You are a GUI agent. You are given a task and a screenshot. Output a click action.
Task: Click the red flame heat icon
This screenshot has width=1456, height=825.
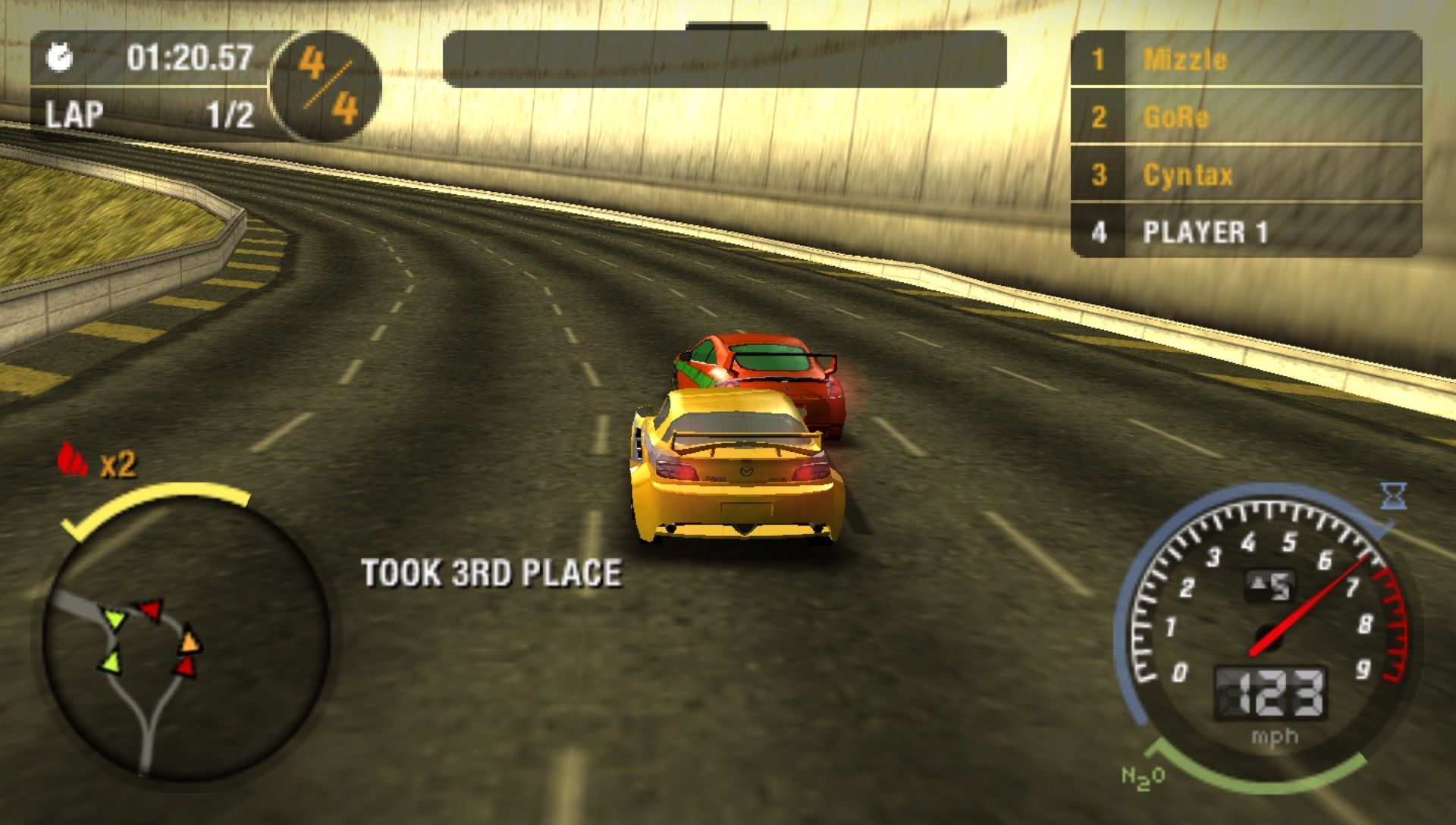click(x=73, y=459)
